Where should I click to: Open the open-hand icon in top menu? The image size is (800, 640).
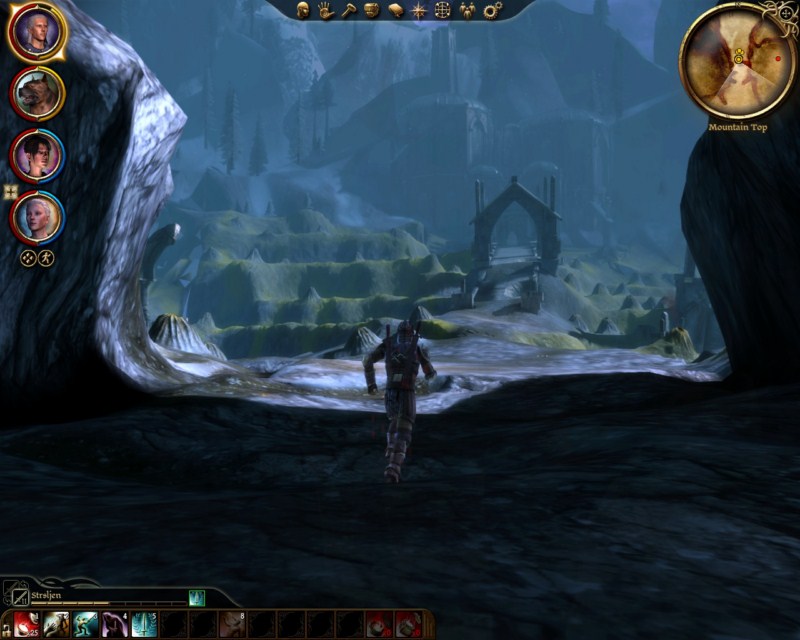tap(326, 10)
